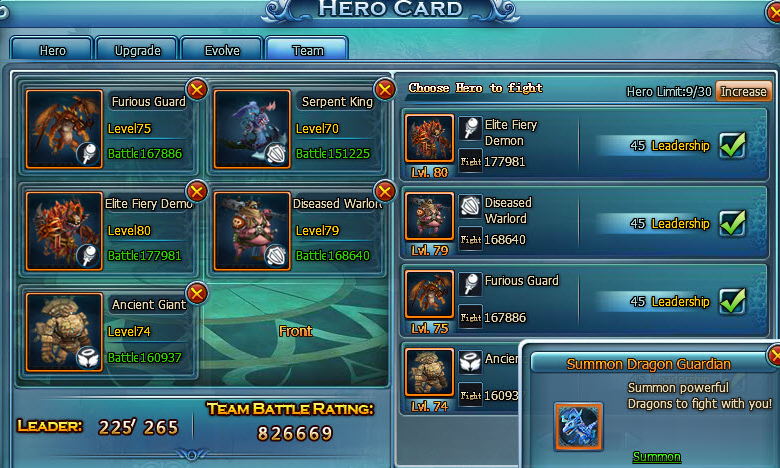Screen dimensions: 780x468
Task: Open the Upgrade tab
Action: coord(137,49)
